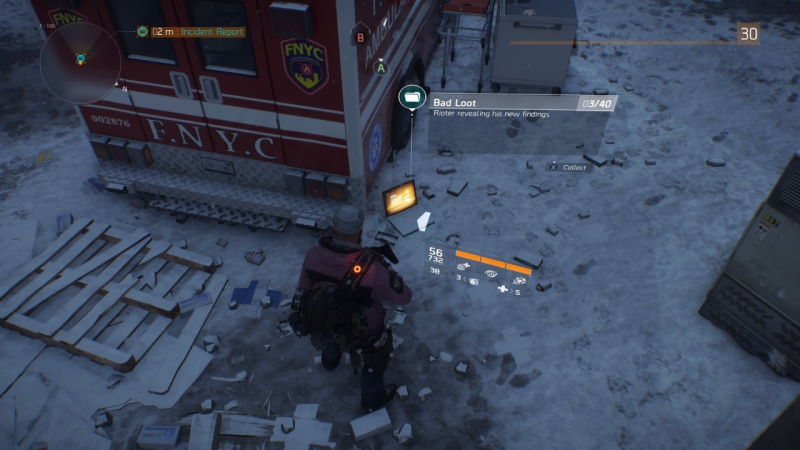
Task: Activate the left skill with plus sign
Action: [x=463, y=268]
